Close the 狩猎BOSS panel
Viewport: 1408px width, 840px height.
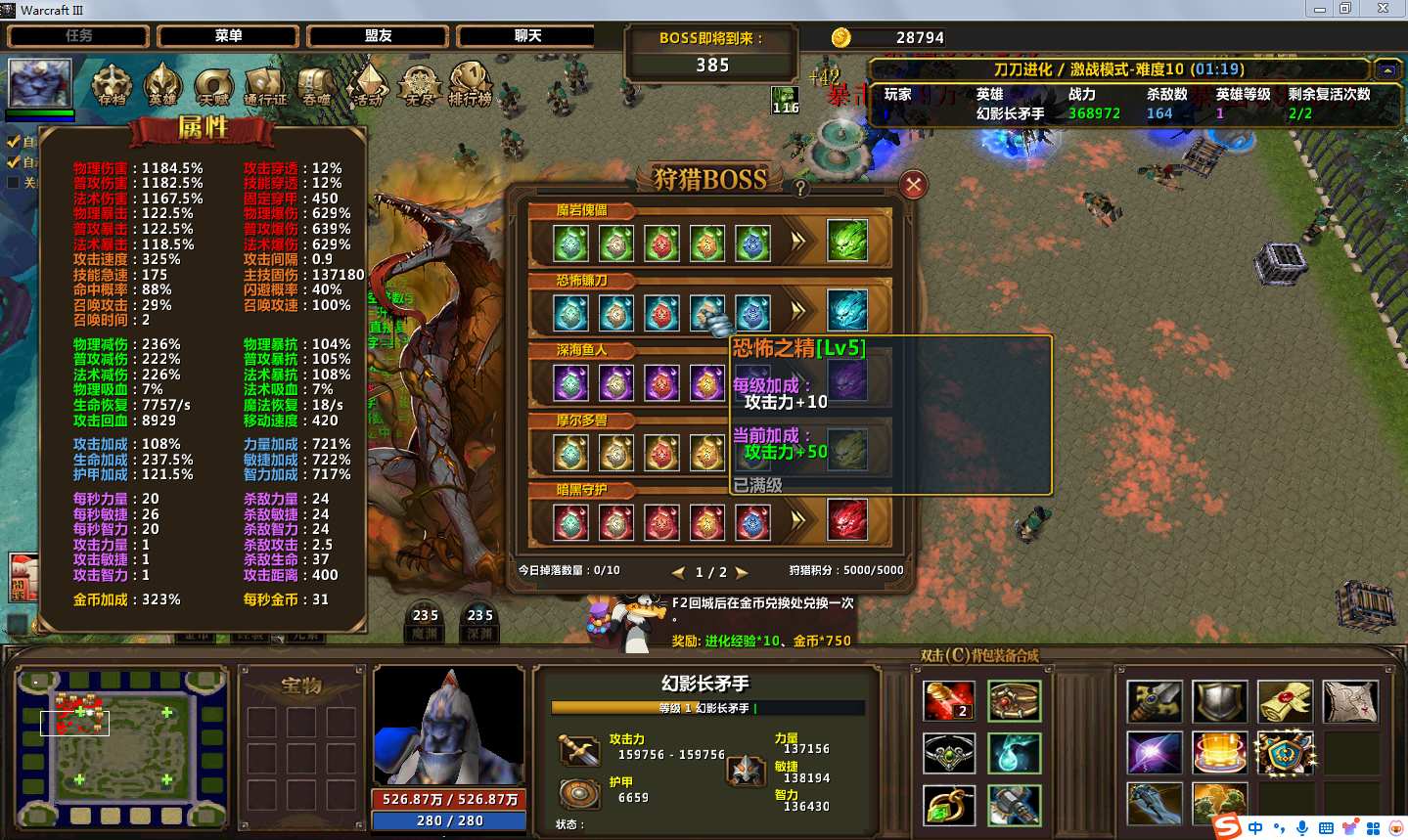pos(913,185)
